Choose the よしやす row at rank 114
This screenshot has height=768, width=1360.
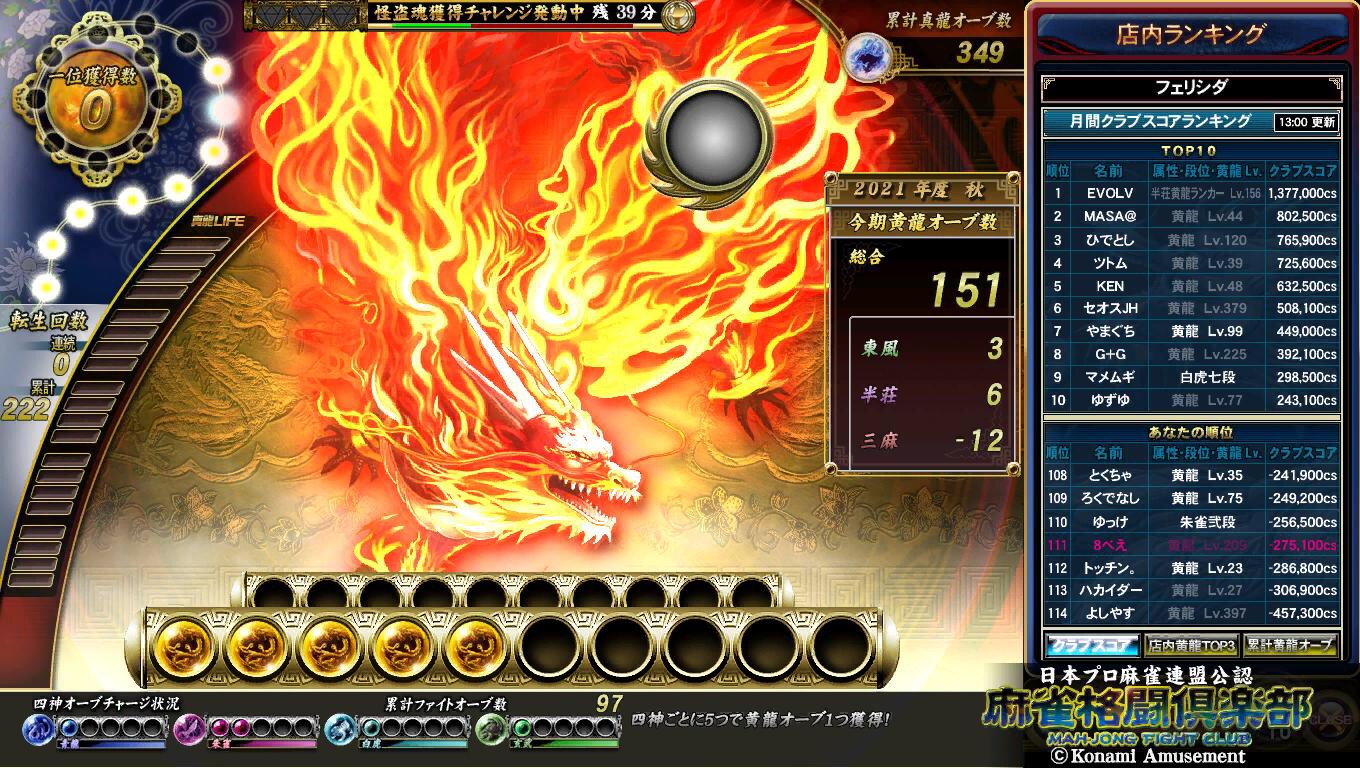click(x=1190, y=613)
